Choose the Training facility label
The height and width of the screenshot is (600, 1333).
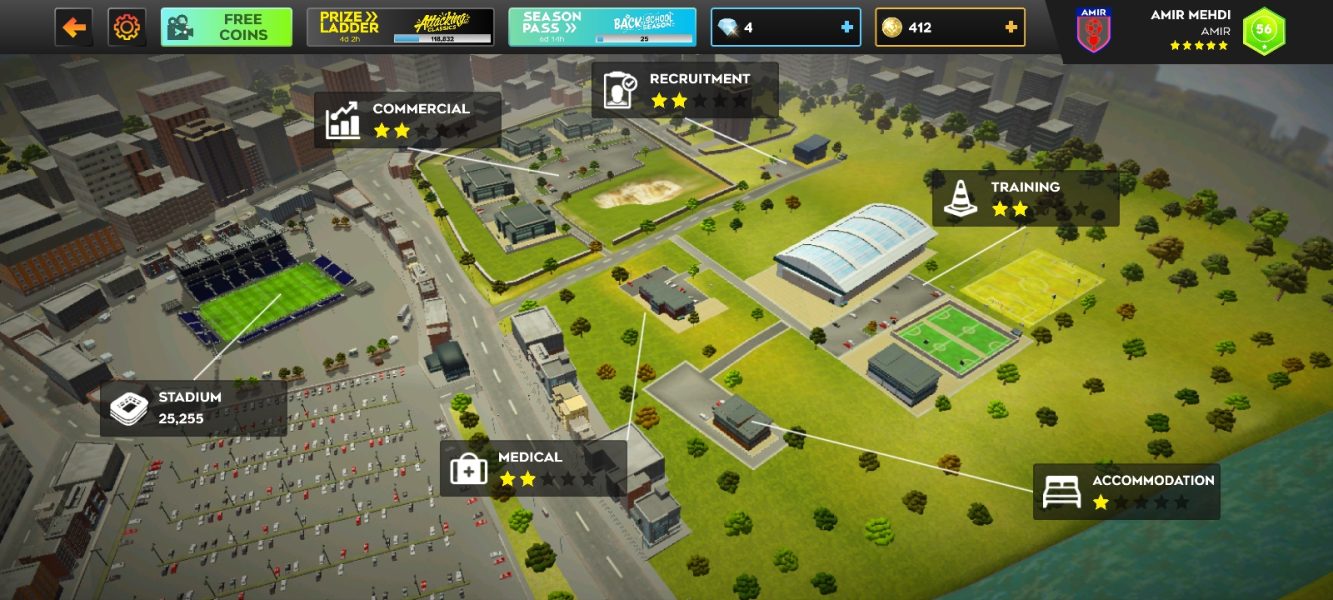tap(1026, 198)
